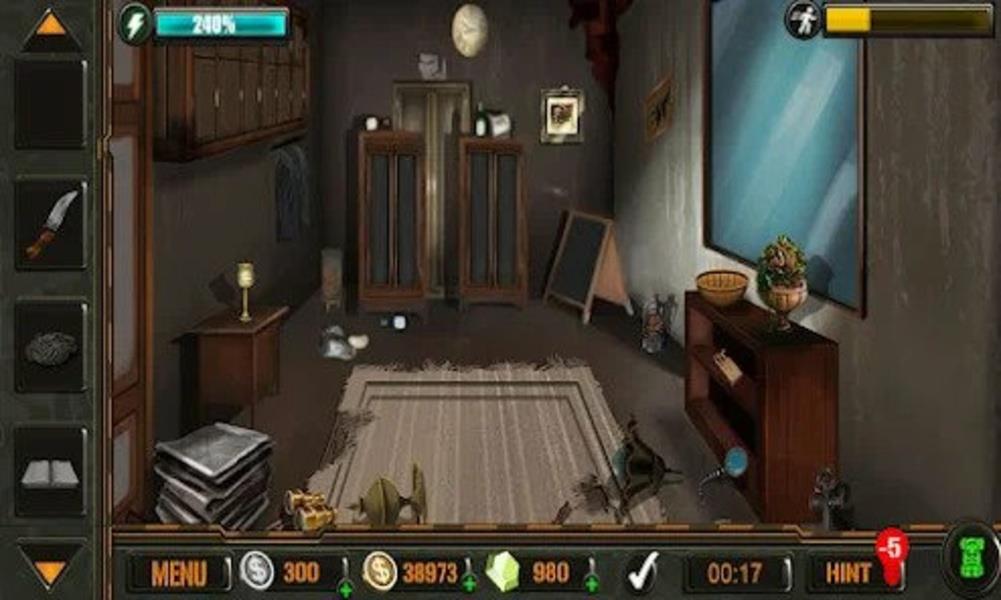
Task: Select the open book inventory item
Action: (x=50, y=473)
